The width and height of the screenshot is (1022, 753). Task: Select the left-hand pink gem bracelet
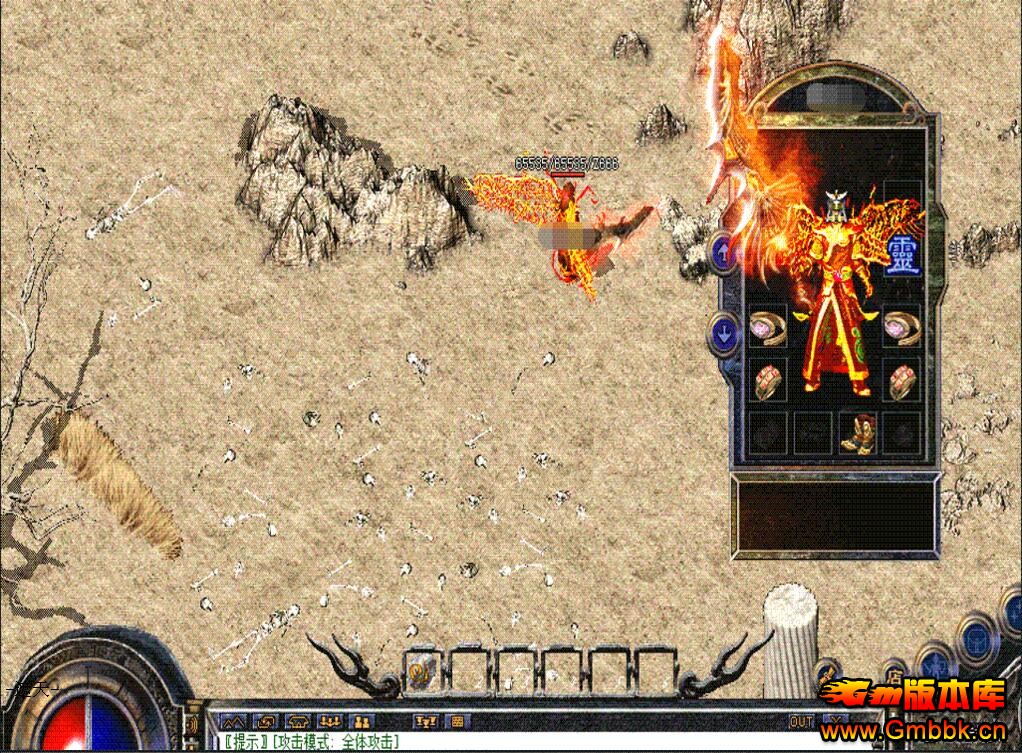(768, 328)
